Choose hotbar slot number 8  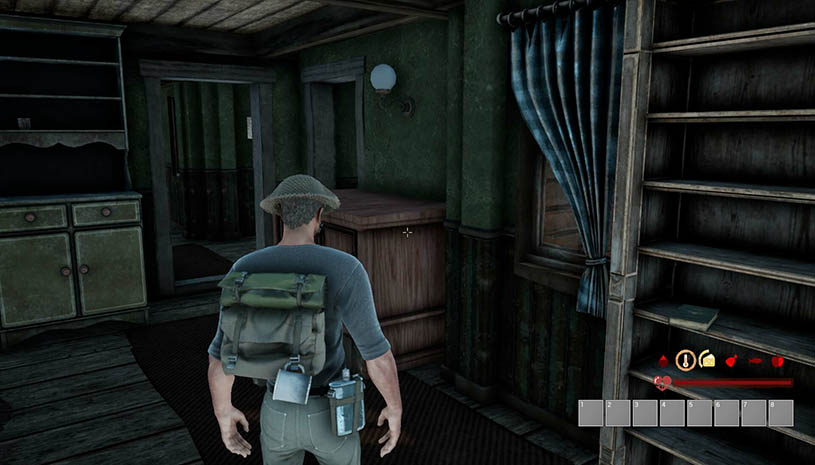point(781,413)
